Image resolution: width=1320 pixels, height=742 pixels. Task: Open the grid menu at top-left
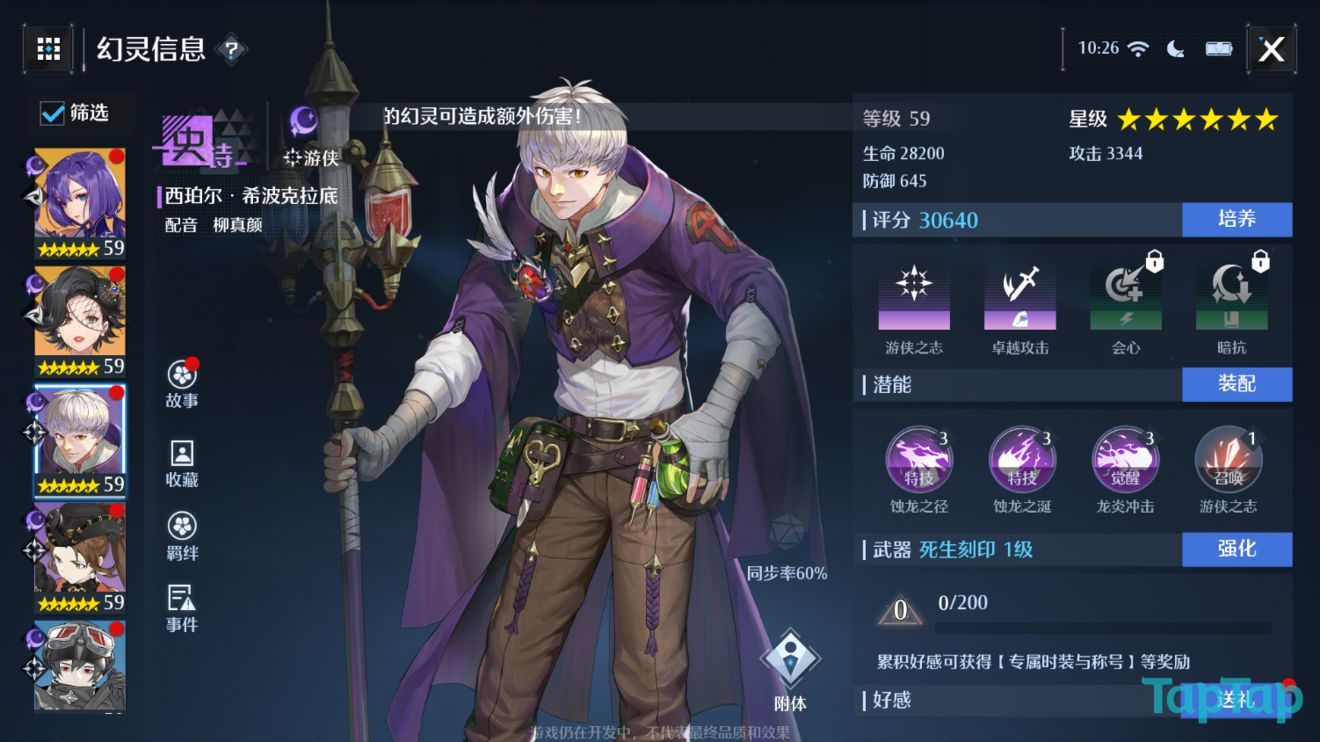[x=48, y=48]
